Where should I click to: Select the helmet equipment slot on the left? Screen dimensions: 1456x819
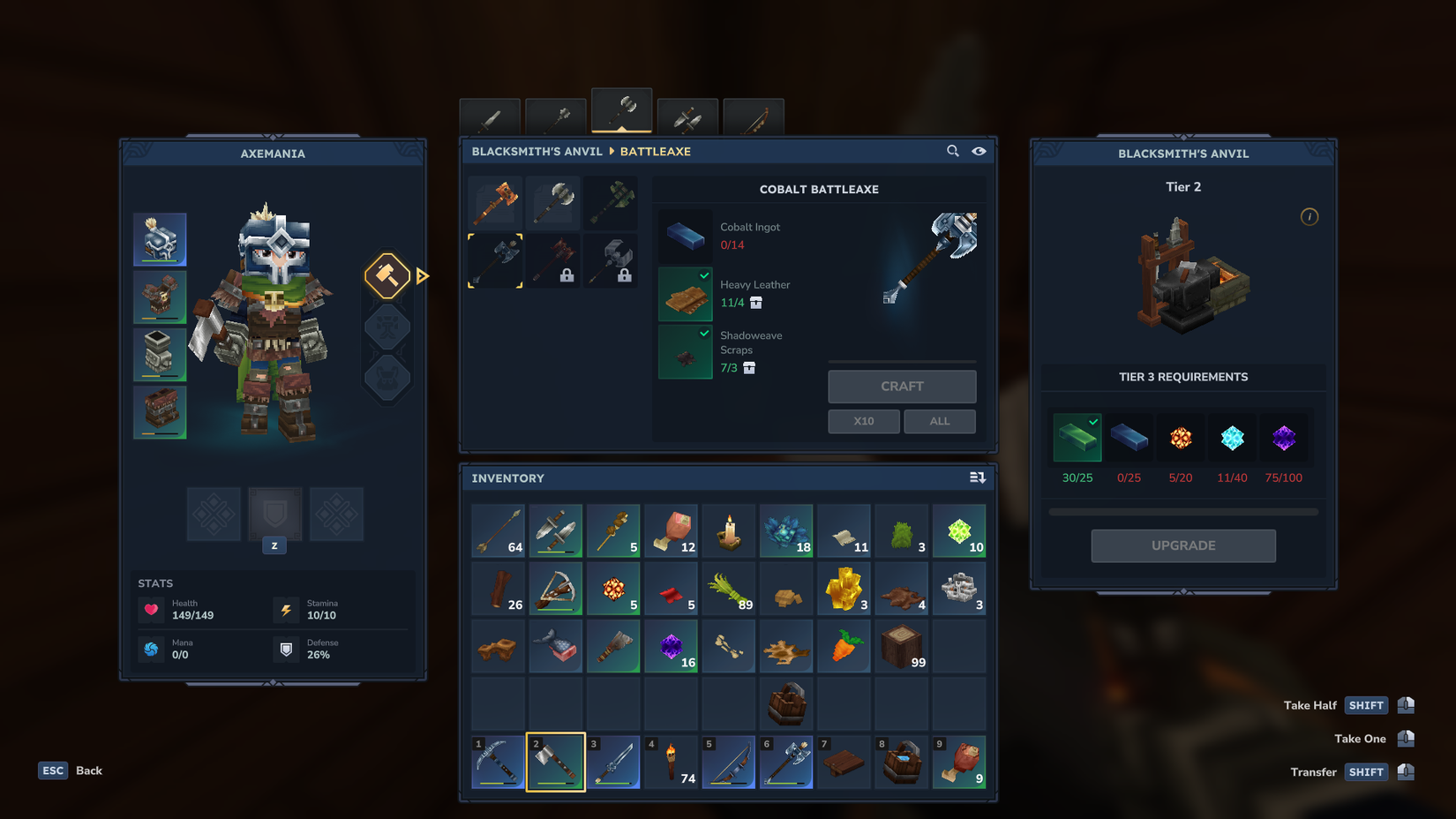click(160, 239)
